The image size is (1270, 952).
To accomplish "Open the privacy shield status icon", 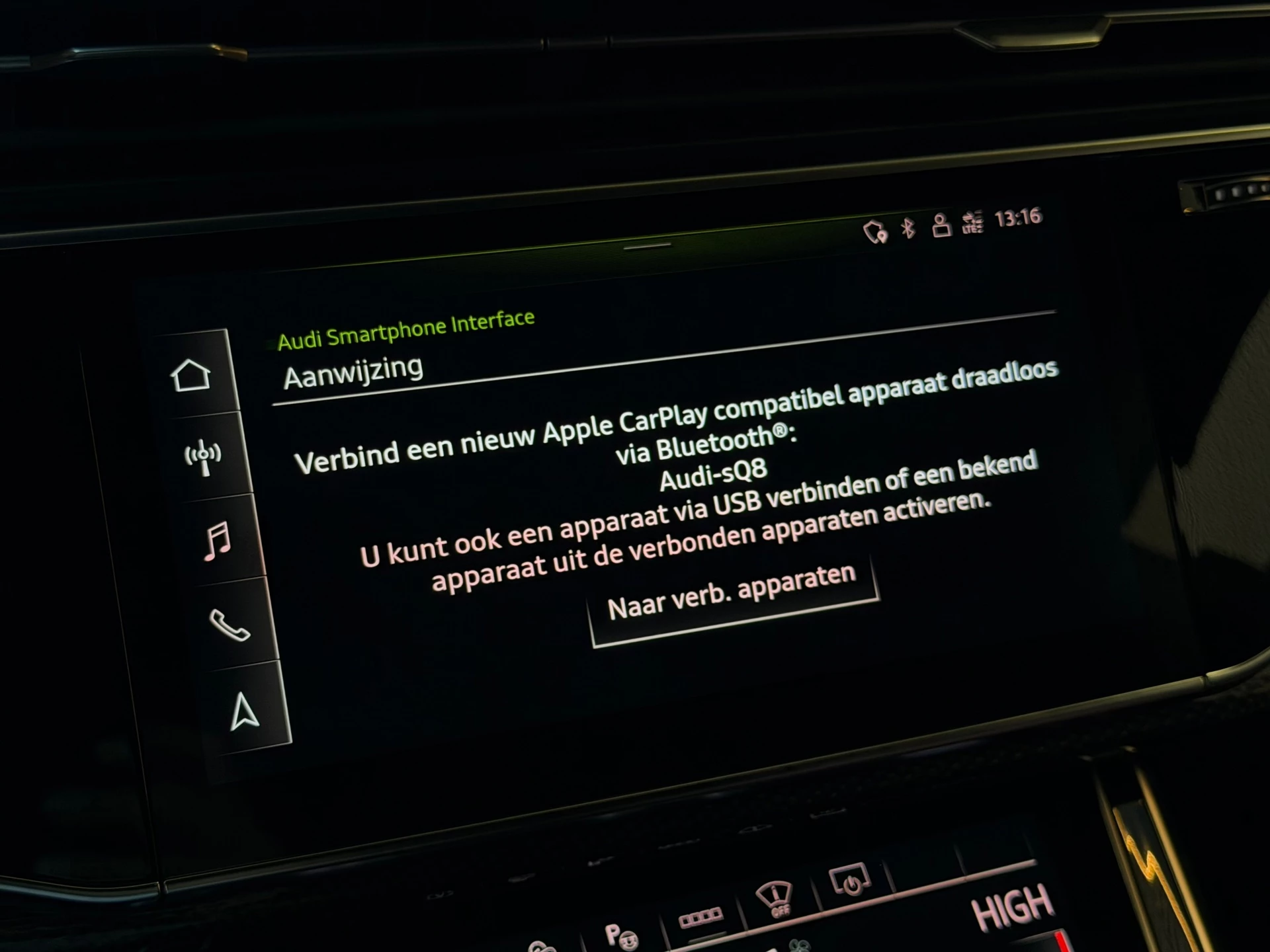I will pyautogui.click(x=878, y=230).
